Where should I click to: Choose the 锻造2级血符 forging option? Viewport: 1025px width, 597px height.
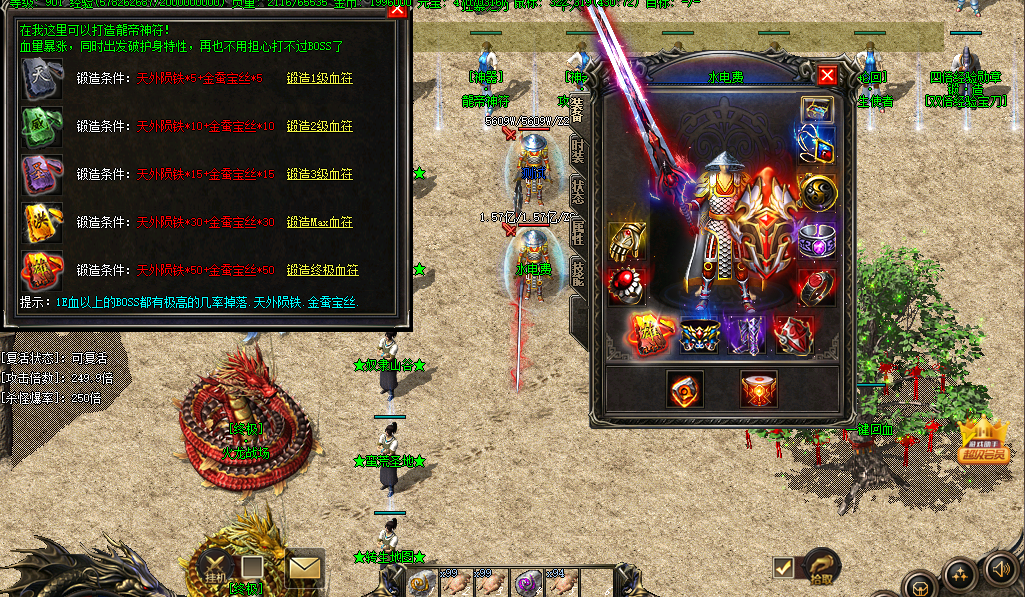click(319, 126)
